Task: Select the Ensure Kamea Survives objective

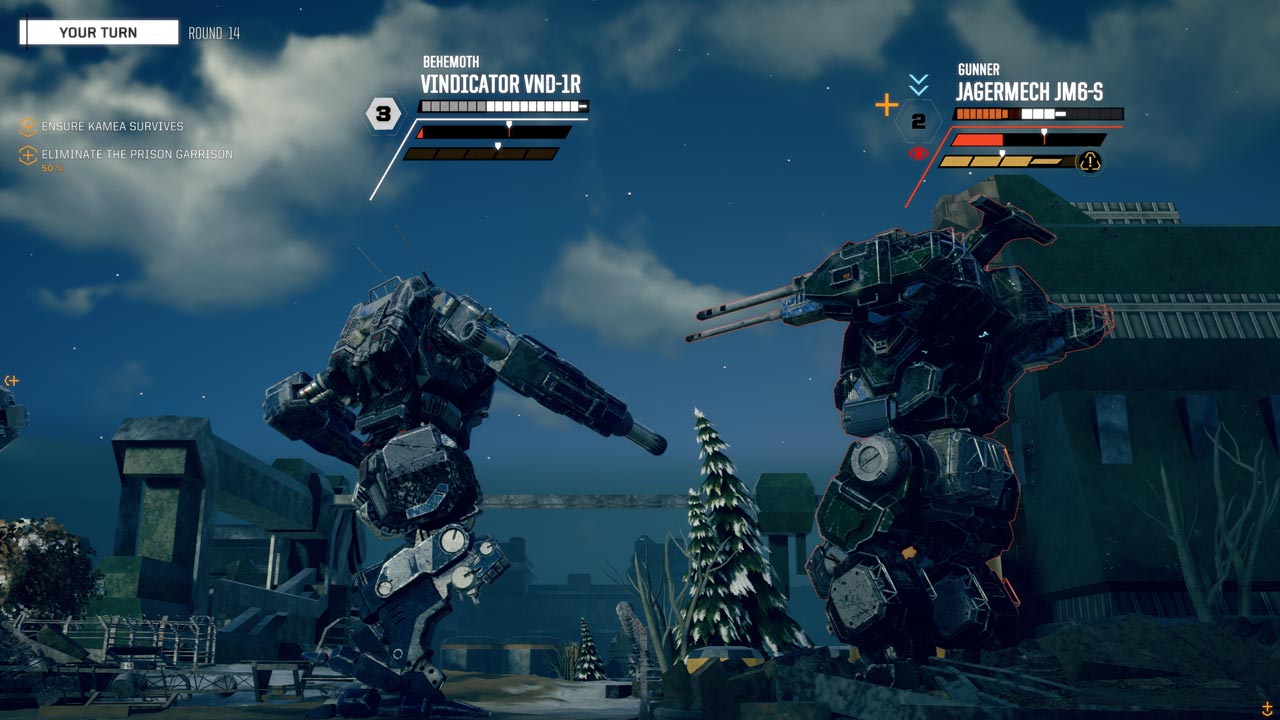Action: [112, 127]
